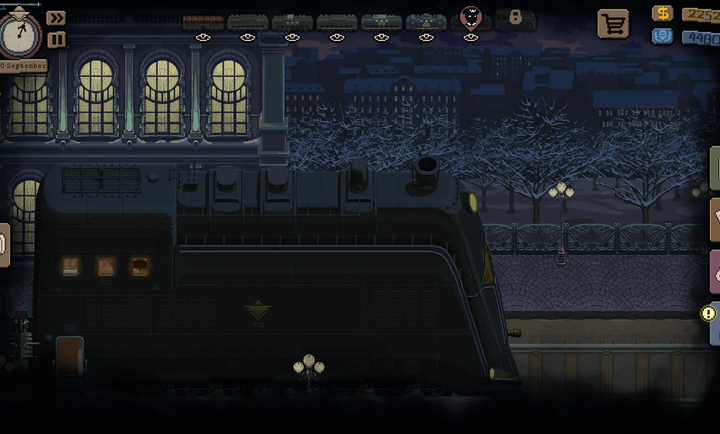Image resolution: width=720 pixels, height=434 pixels.
Task: Open the green side tab
Action: pyautogui.click(x=714, y=166)
